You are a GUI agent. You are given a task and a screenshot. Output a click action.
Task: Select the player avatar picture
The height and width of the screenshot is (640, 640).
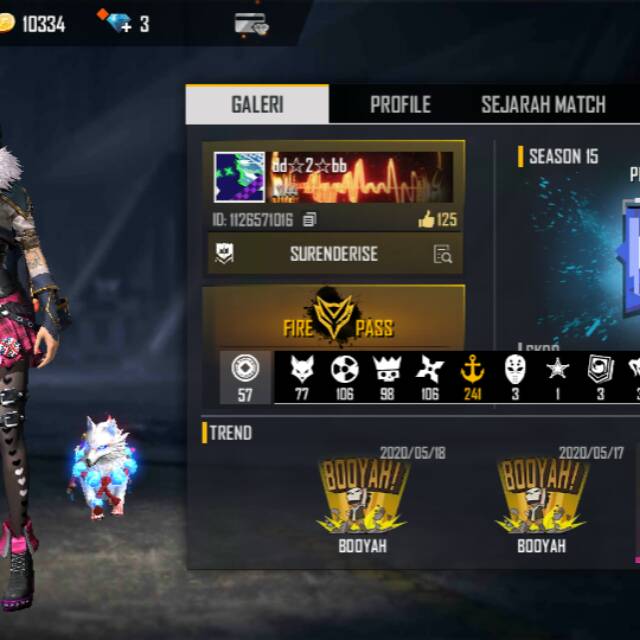pyautogui.click(x=240, y=178)
